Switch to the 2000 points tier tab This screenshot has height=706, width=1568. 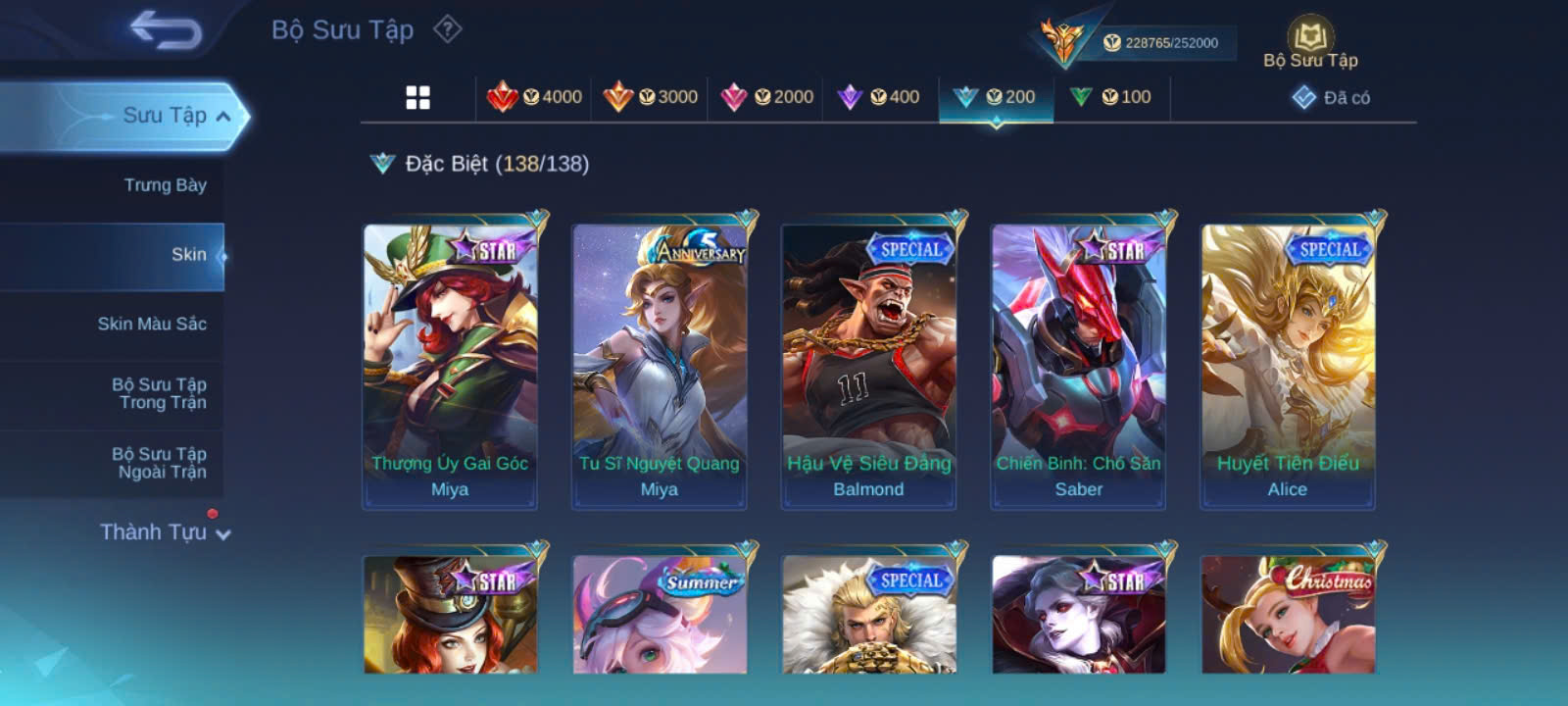(766, 97)
